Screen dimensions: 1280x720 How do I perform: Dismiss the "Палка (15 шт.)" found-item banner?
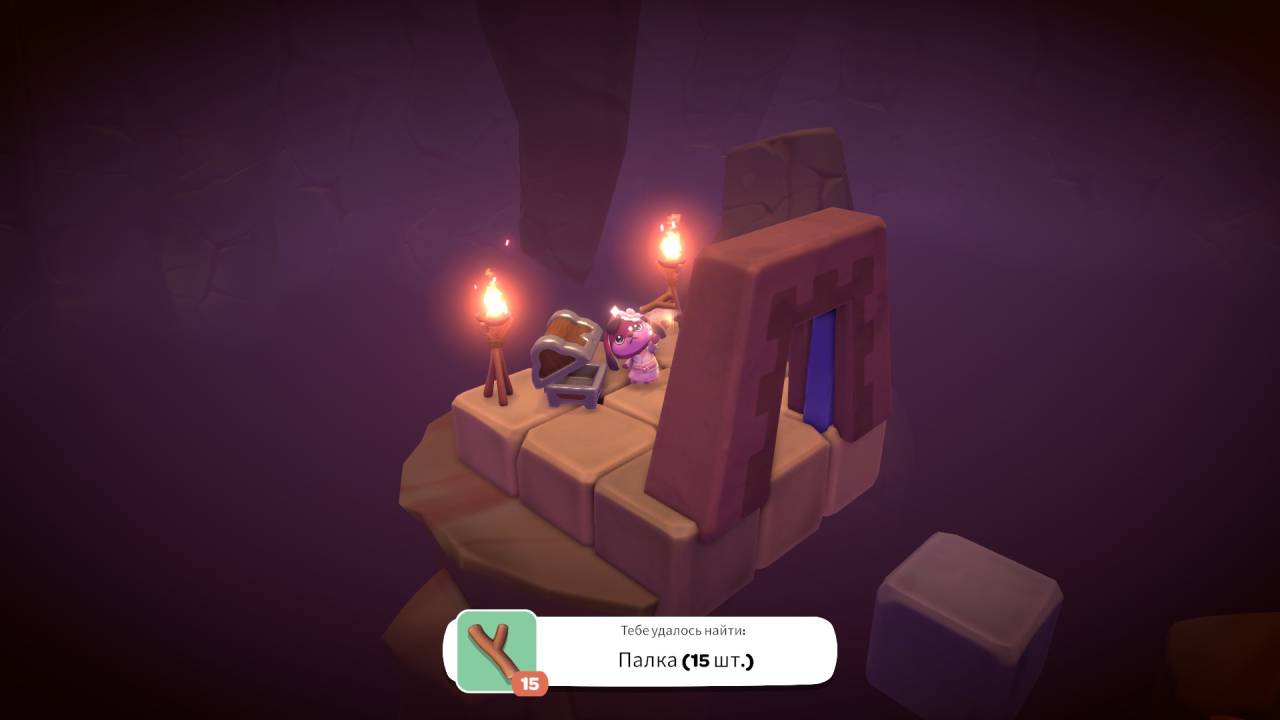pyautogui.click(x=684, y=652)
